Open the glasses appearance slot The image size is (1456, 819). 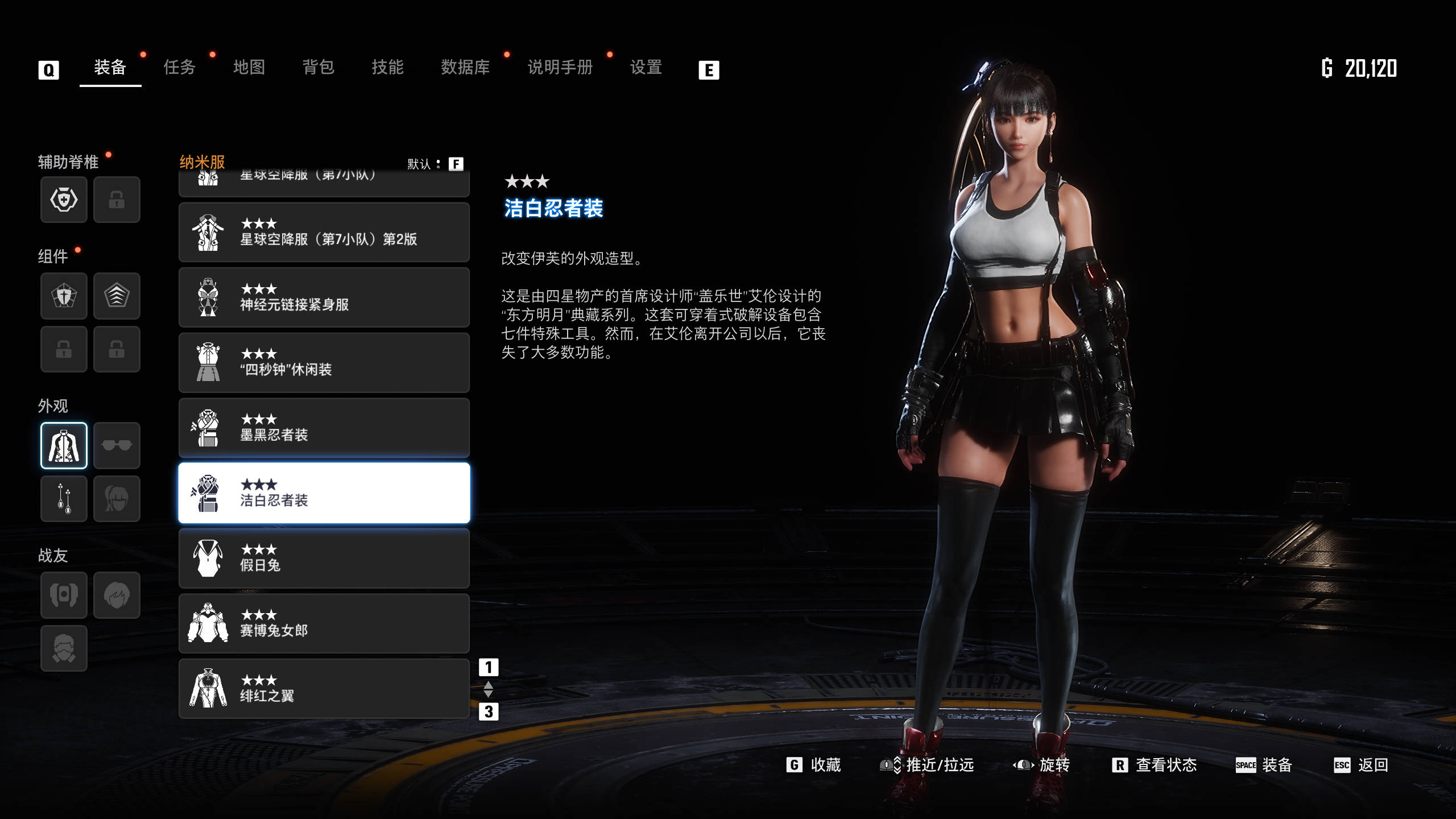117,445
